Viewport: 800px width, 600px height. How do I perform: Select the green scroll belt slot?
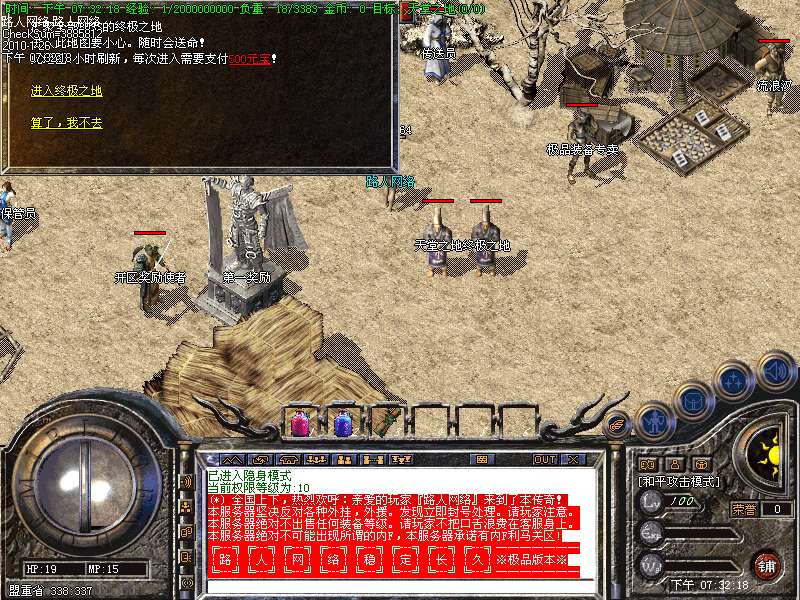click(x=385, y=423)
